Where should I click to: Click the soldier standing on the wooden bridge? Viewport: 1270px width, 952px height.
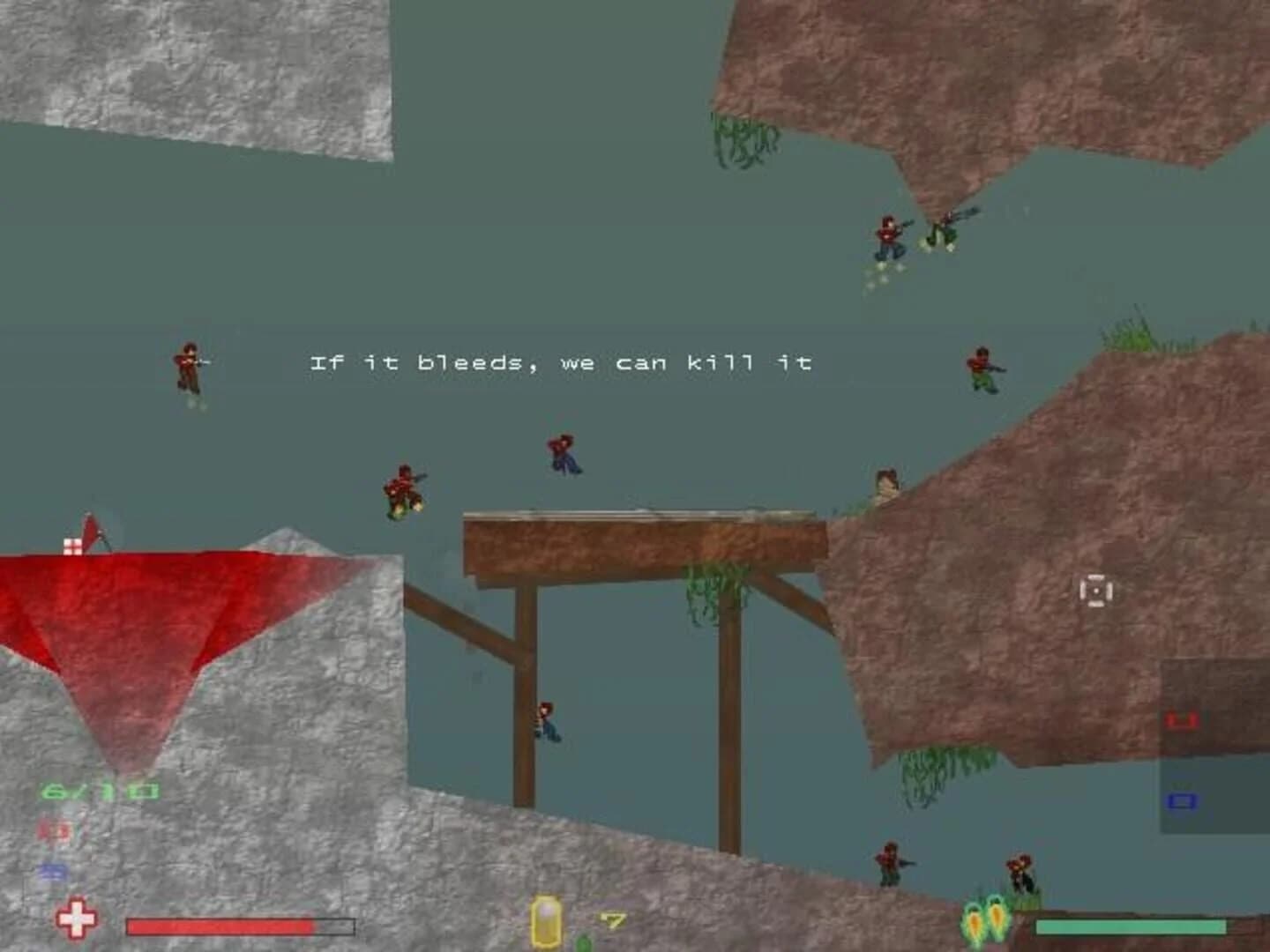point(564,454)
